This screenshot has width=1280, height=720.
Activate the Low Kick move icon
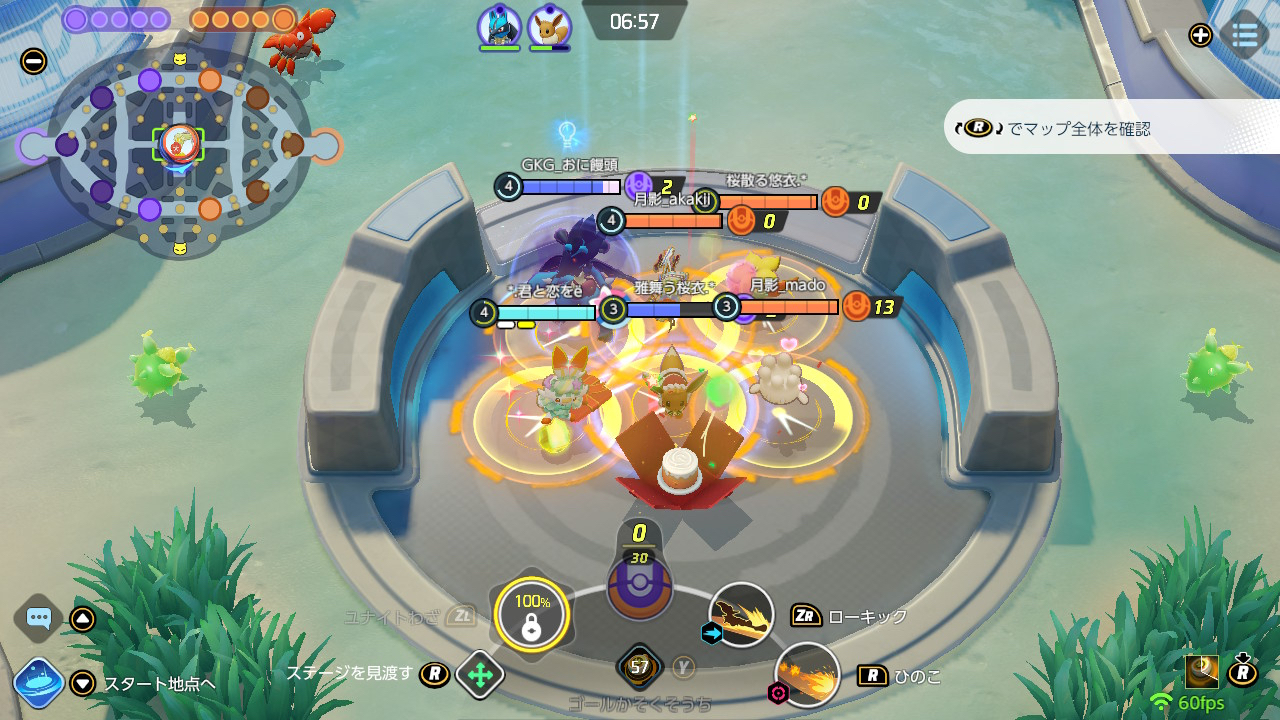(x=741, y=615)
